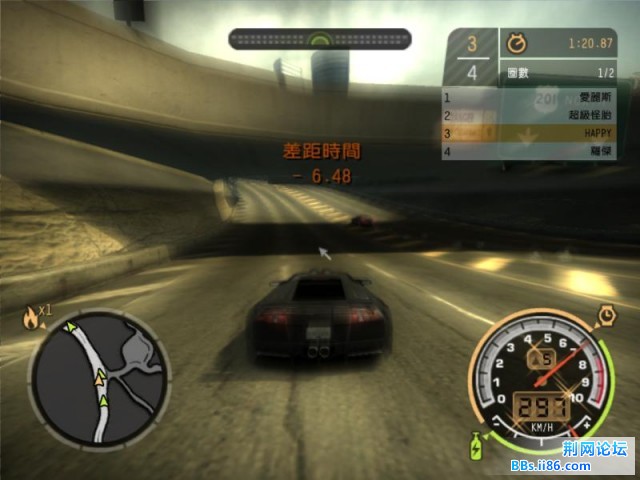Click the flame heat-level icon
The width and height of the screenshot is (640, 480).
[x=31, y=318]
